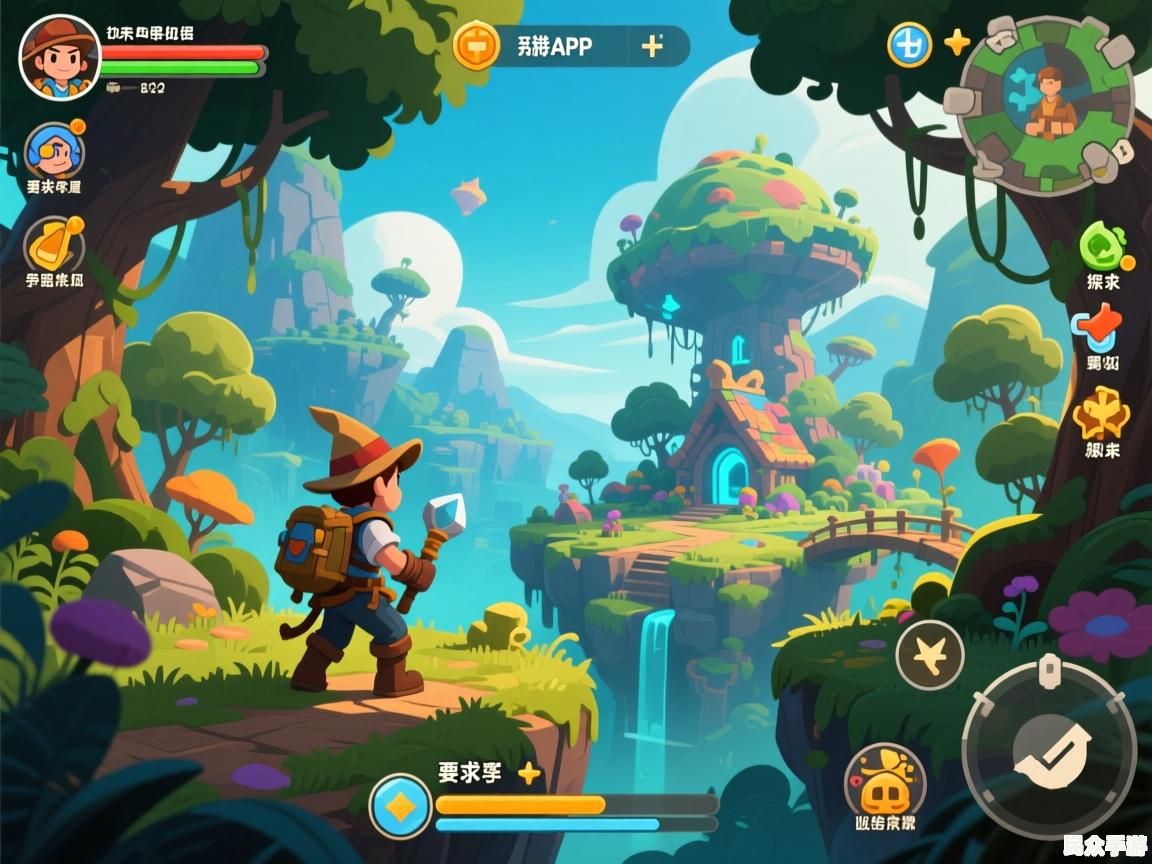
Task: Click the blue round emblem icon
Action: pyautogui.click(x=910, y=44)
